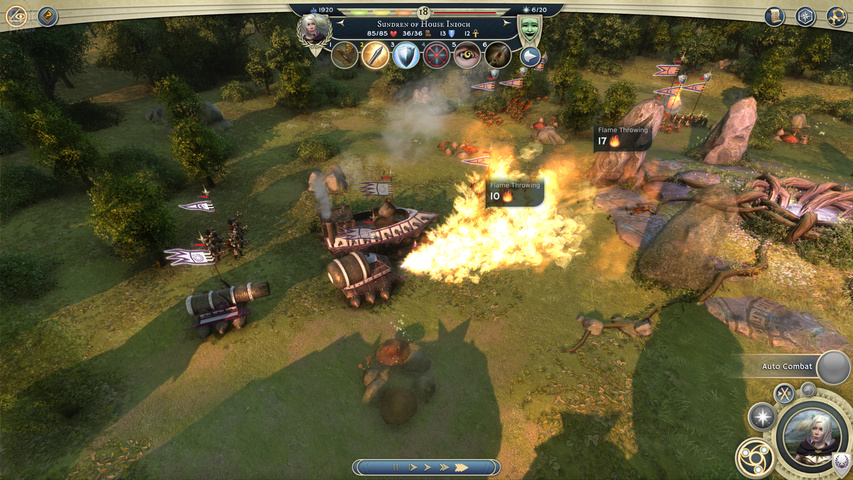Activate the sword attack ability
The image size is (853, 480).
(x=375, y=55)
